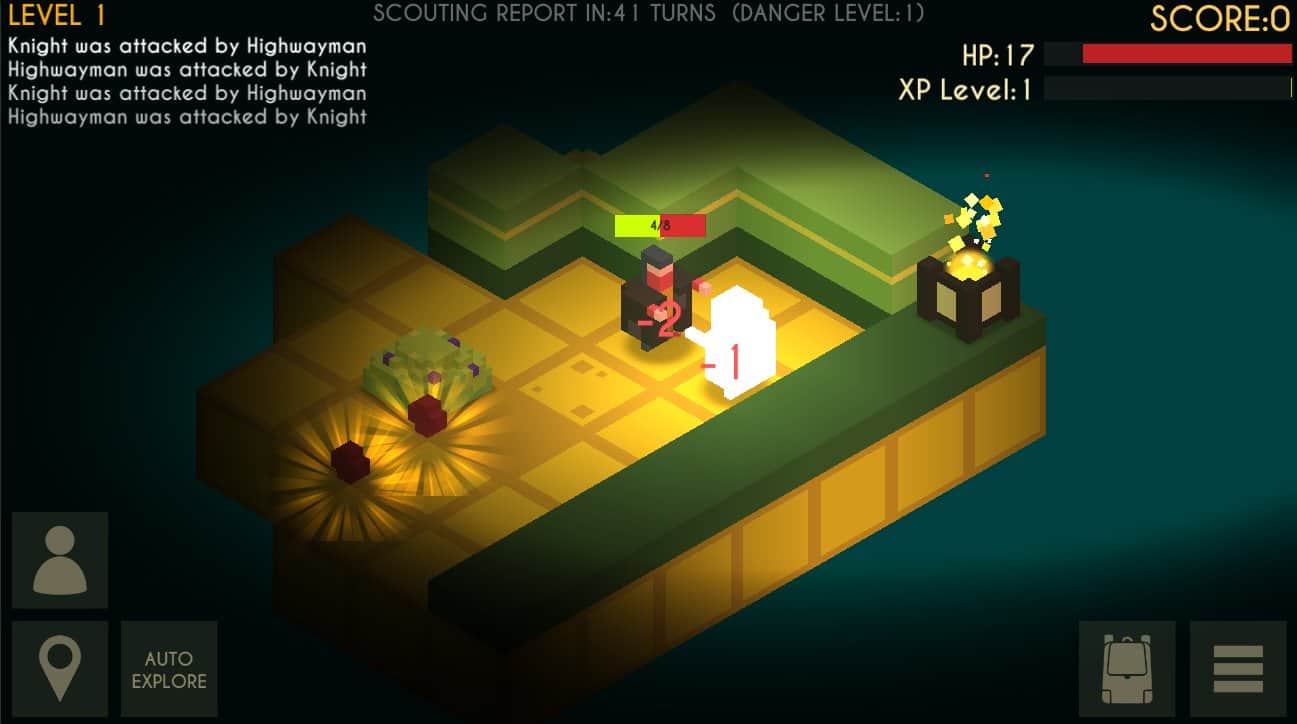
Task: Click the map pin location button
Action: coord(60,668)
